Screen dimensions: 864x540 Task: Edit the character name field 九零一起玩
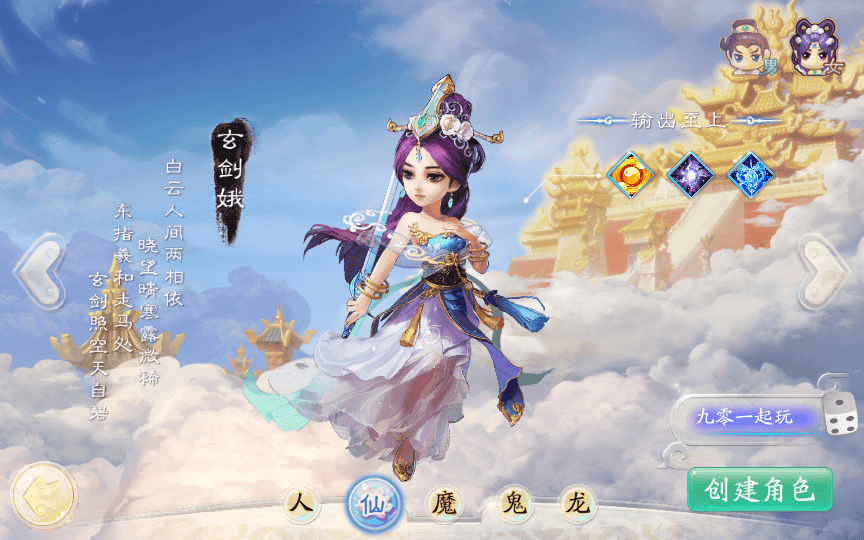pos(745,417)
